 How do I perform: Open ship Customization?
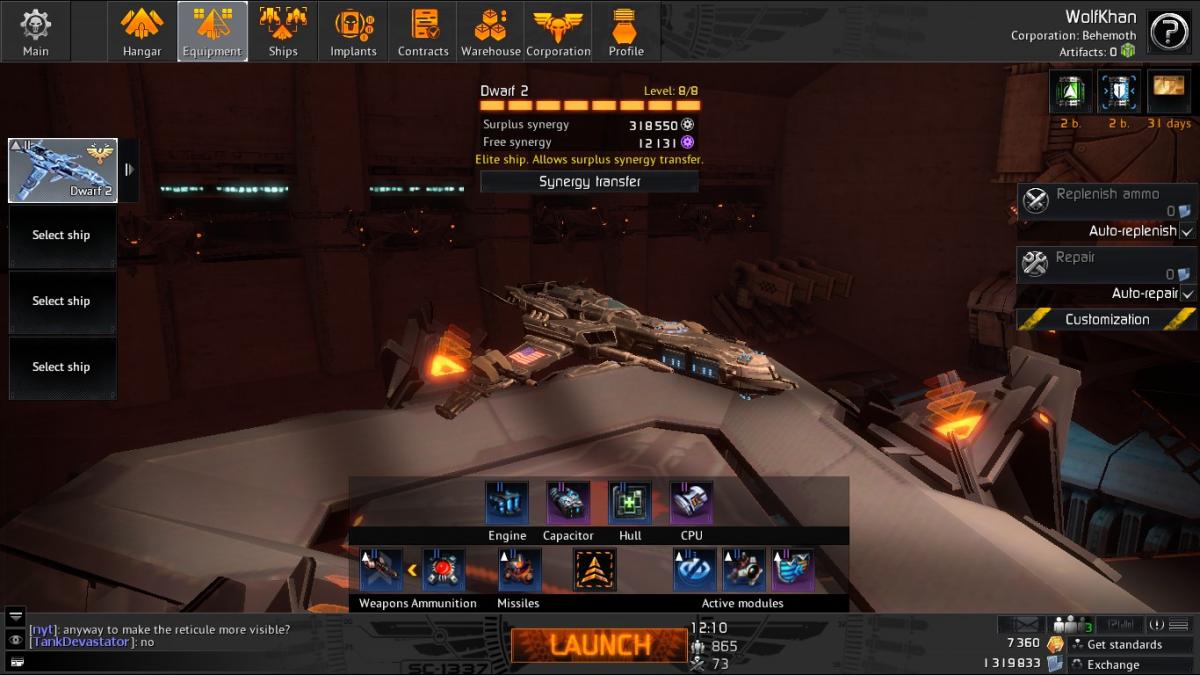click(1106, 320)
